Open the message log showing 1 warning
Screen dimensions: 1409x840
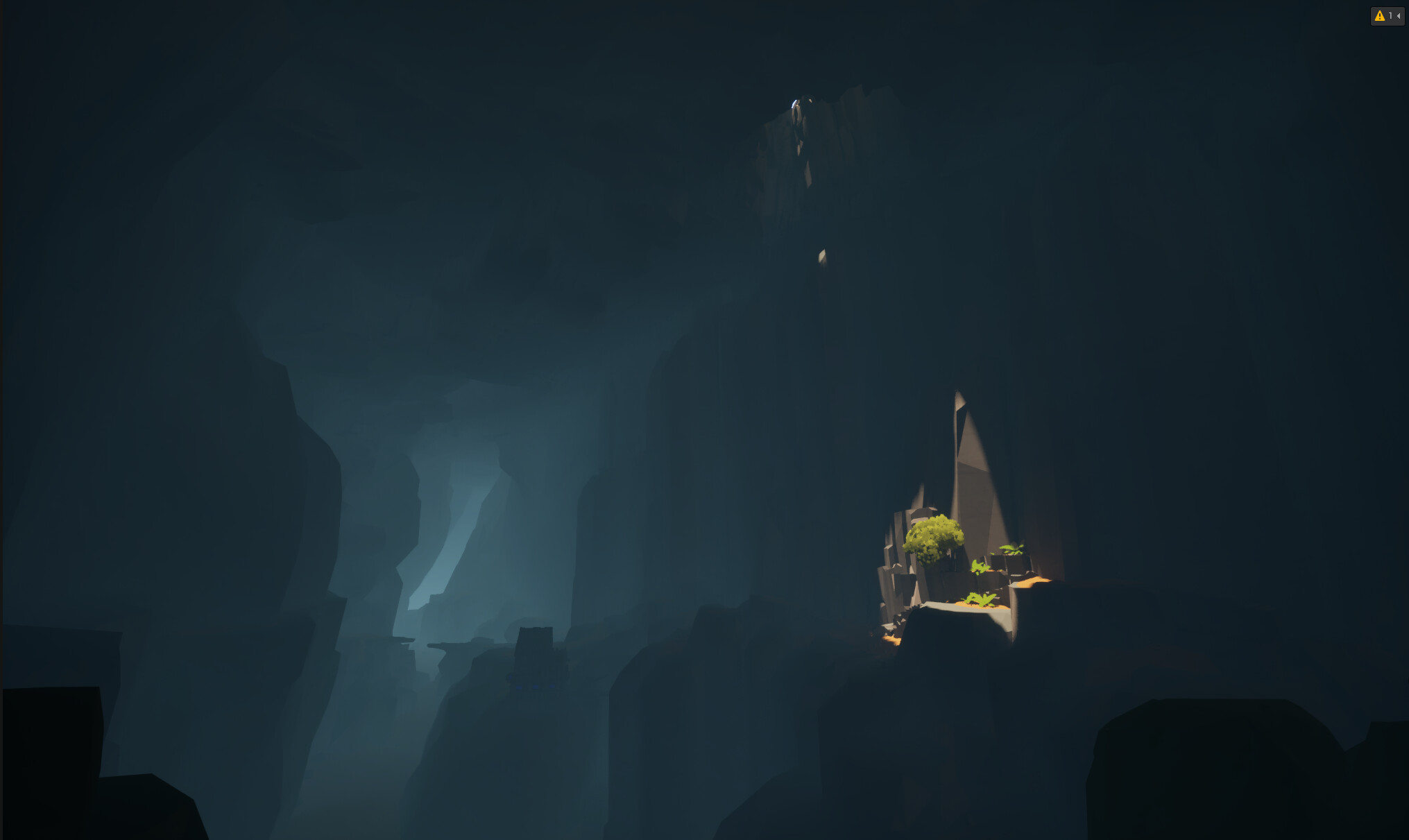pos(1387,16)
